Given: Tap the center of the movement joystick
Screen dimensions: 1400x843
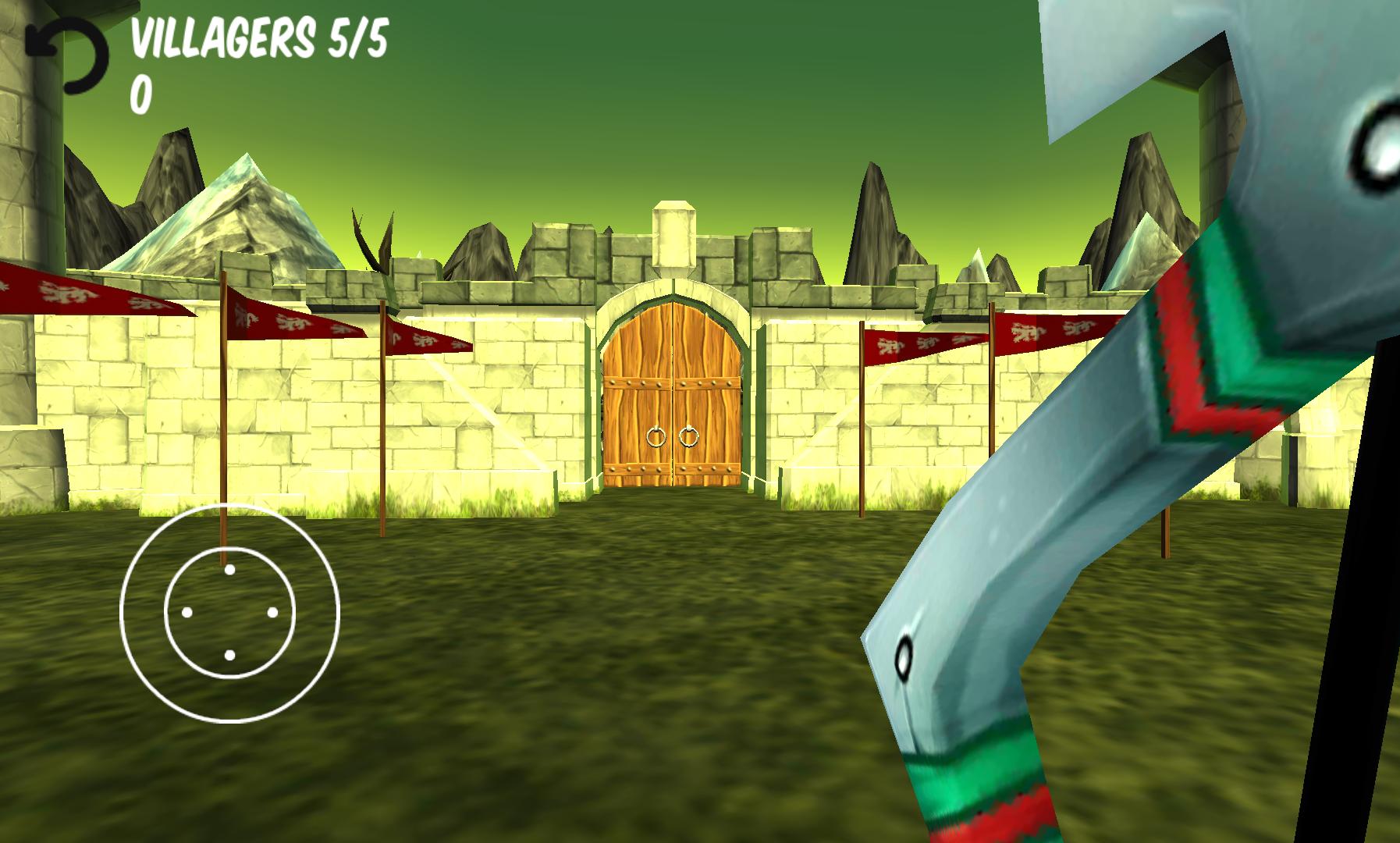Looking at the screenshot, I should [229, 613].
